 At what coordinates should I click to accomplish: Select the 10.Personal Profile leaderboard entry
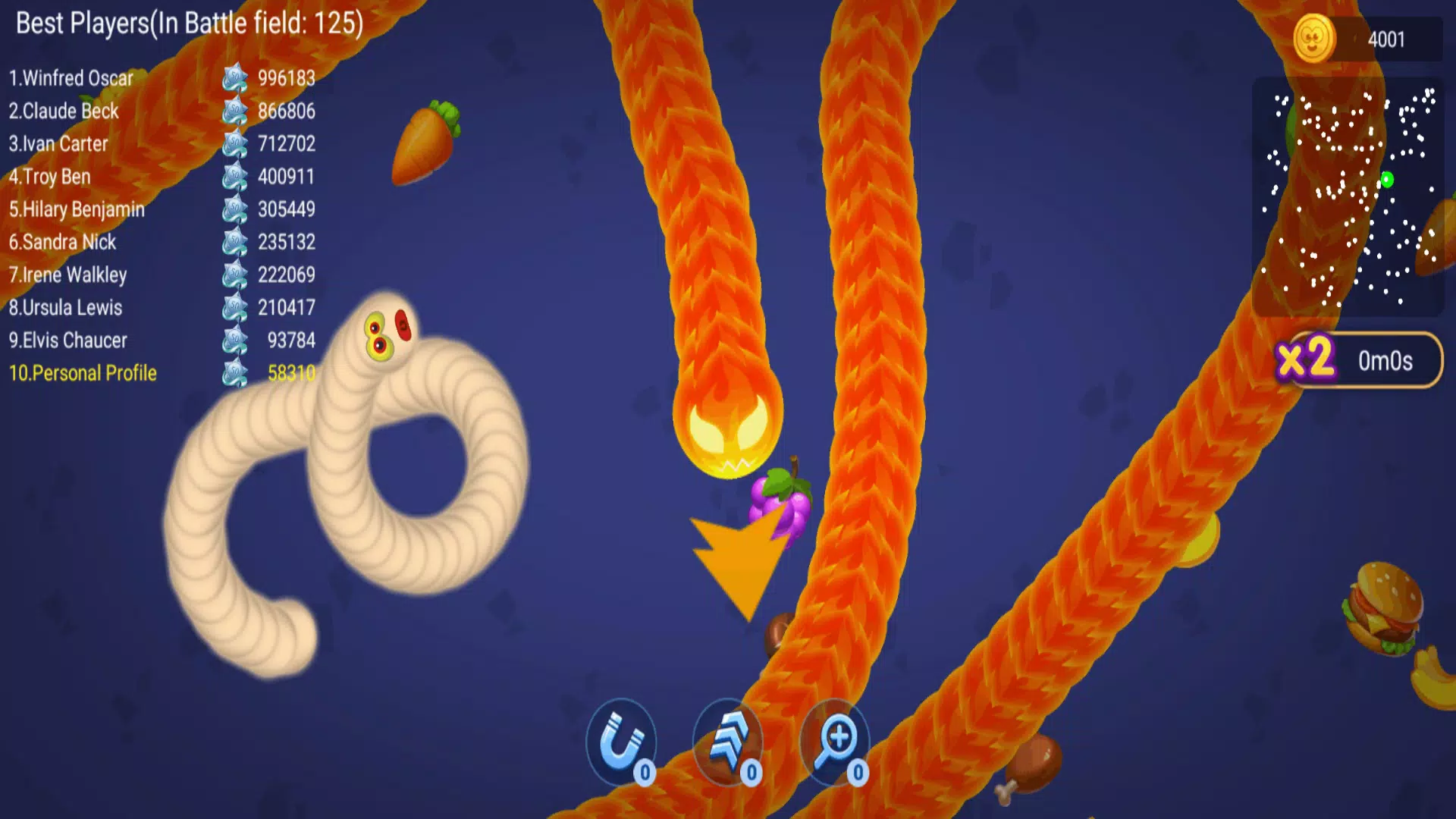pos(83,373)
